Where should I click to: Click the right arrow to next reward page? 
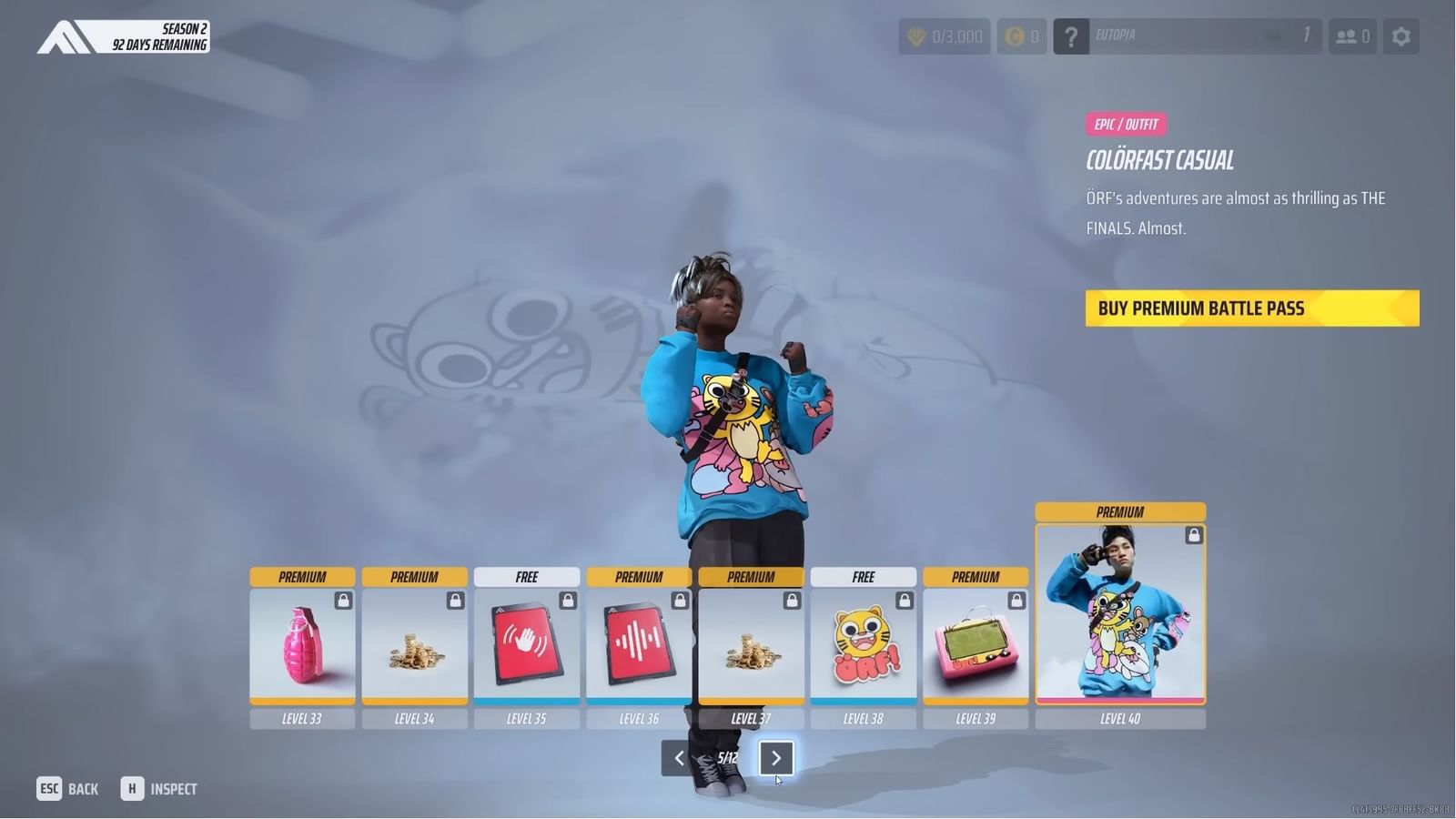776,758
